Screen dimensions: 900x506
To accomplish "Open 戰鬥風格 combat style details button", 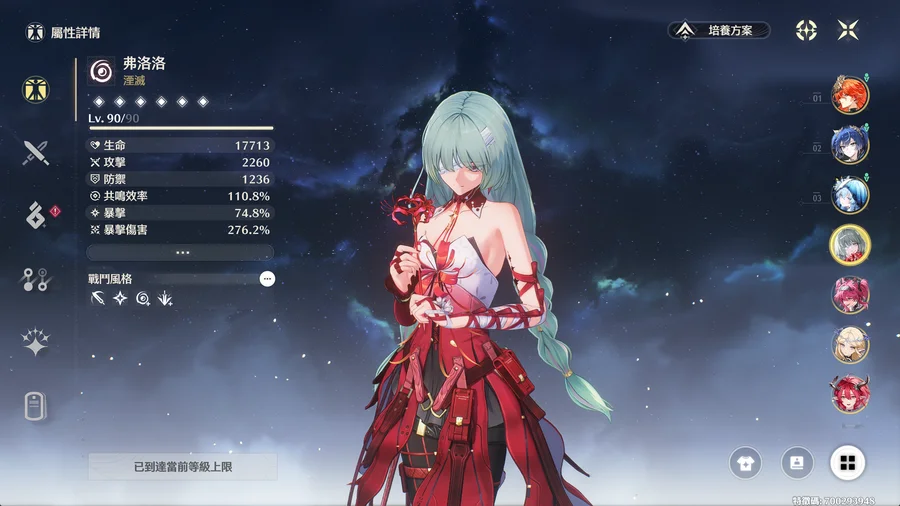I will (267, 279).
